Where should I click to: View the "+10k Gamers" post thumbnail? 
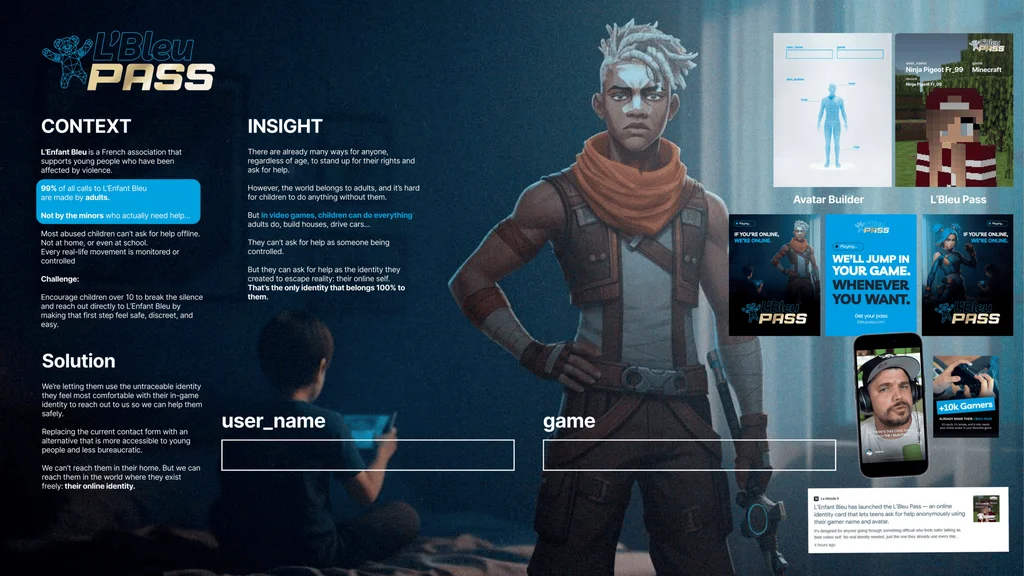pyautogui.click(x=965, y=396)
